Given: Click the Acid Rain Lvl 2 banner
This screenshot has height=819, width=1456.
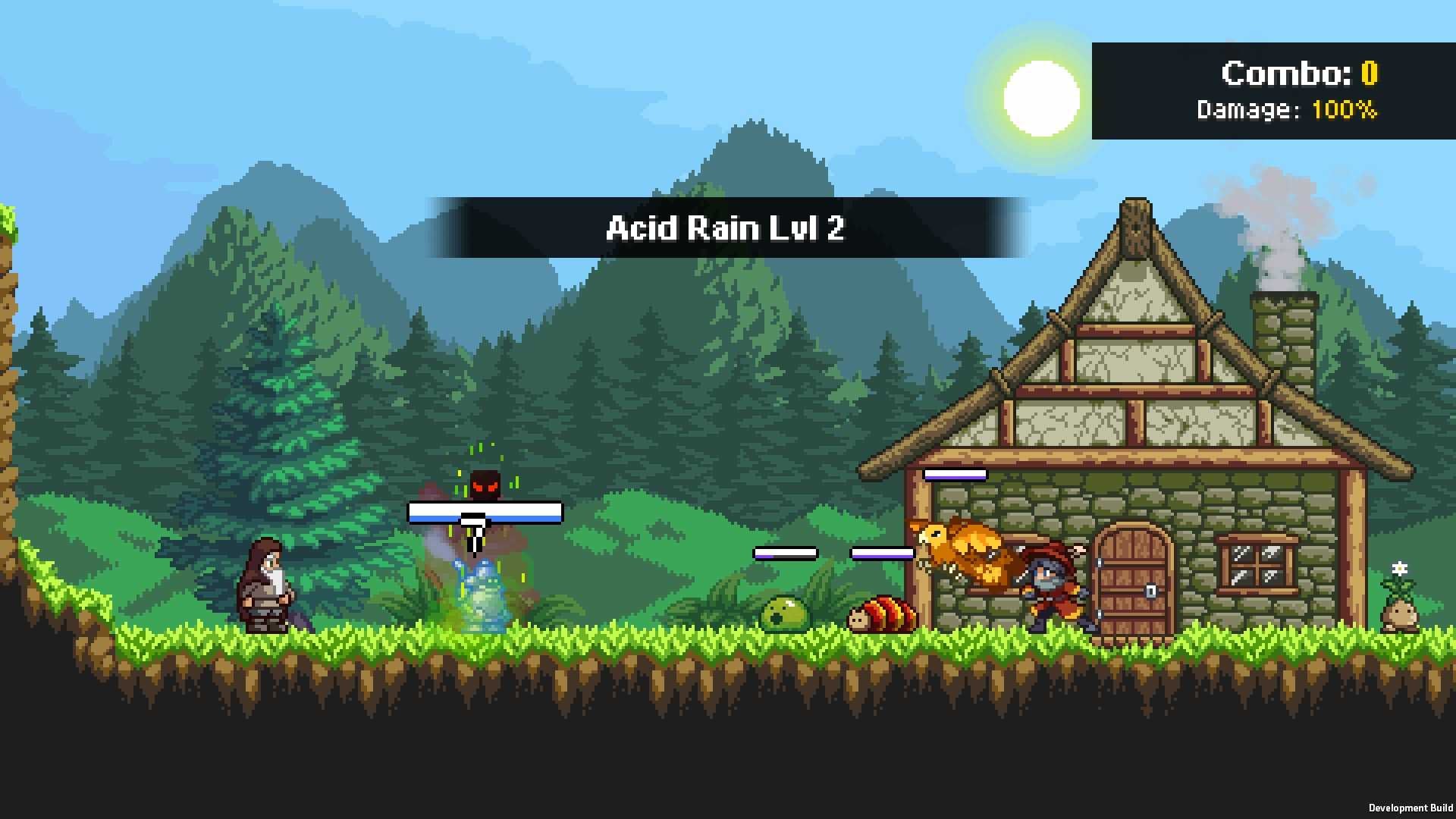Looking at the screenshot, I should pyautogui.click(x=726, y=228).
